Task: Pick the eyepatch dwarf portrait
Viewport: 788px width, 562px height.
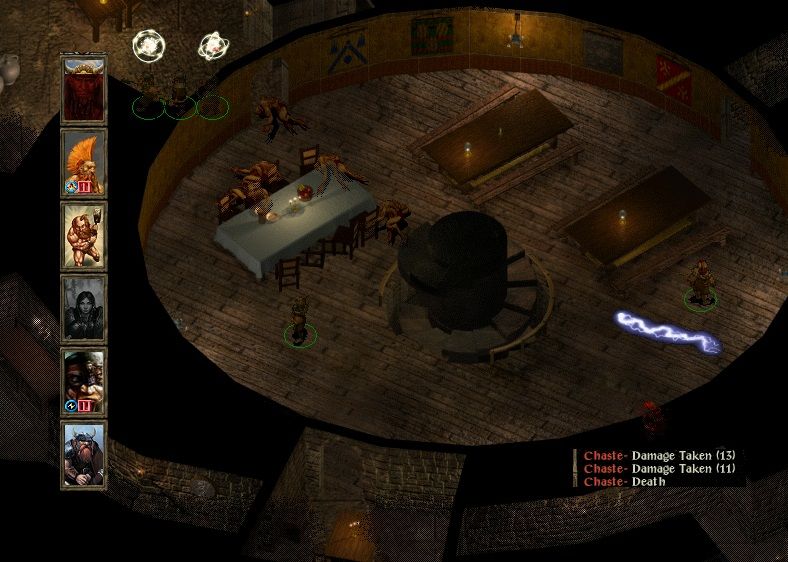Action: [84, 380]
